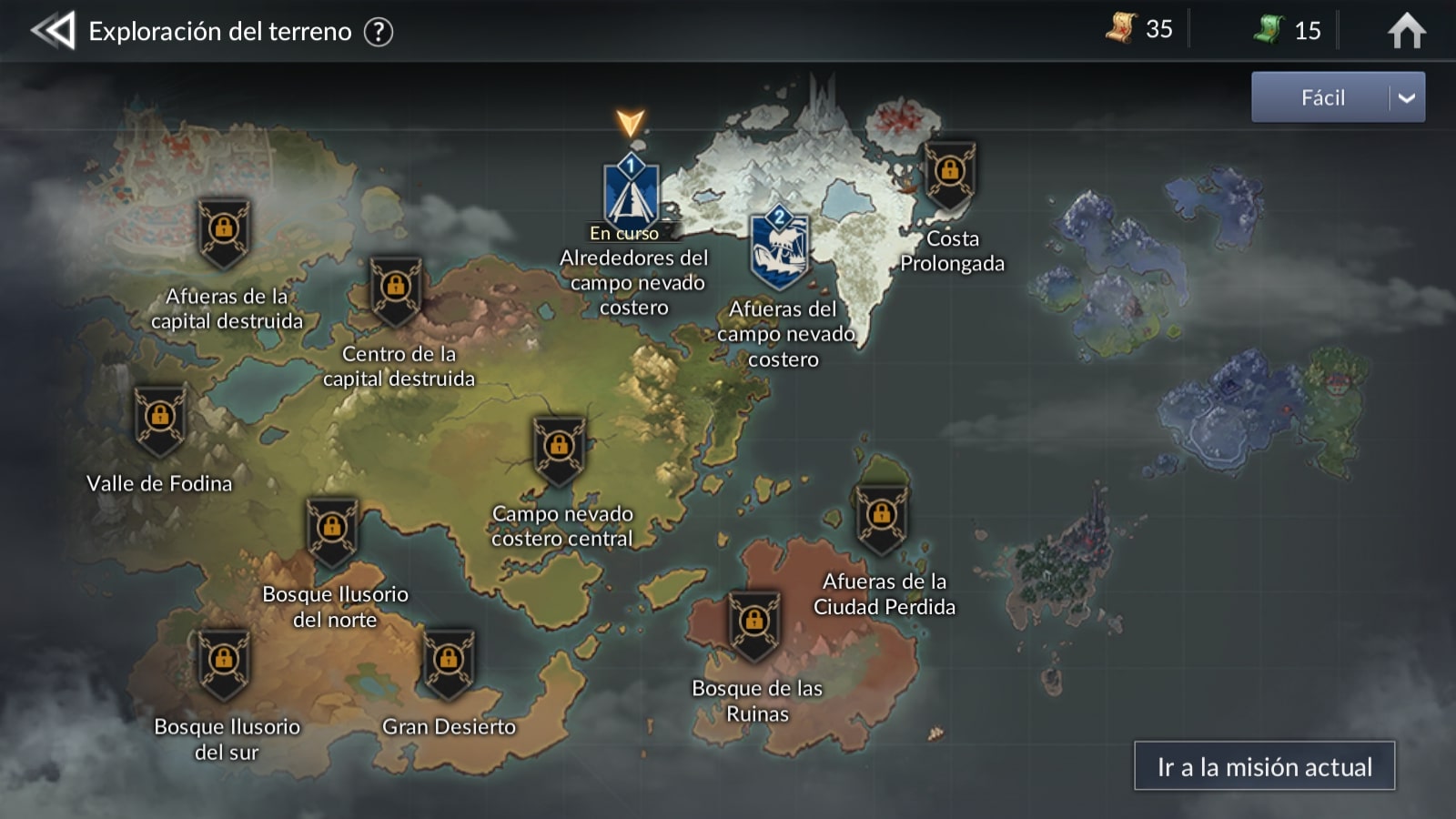1456x819 pixels.
Task: Select Afueras del campo nevado costero marker
Action: point(779,248)
